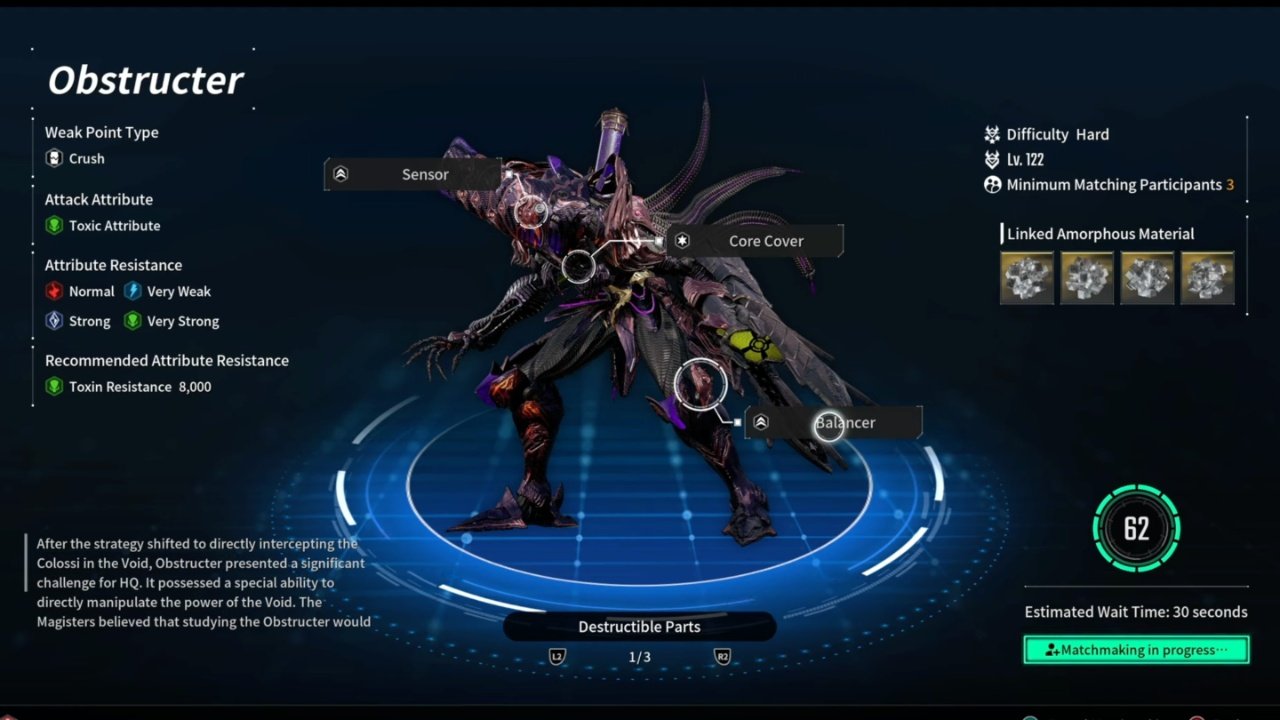Select the Lv. 122 icon

pyautogui.click(x=993, y=159)
